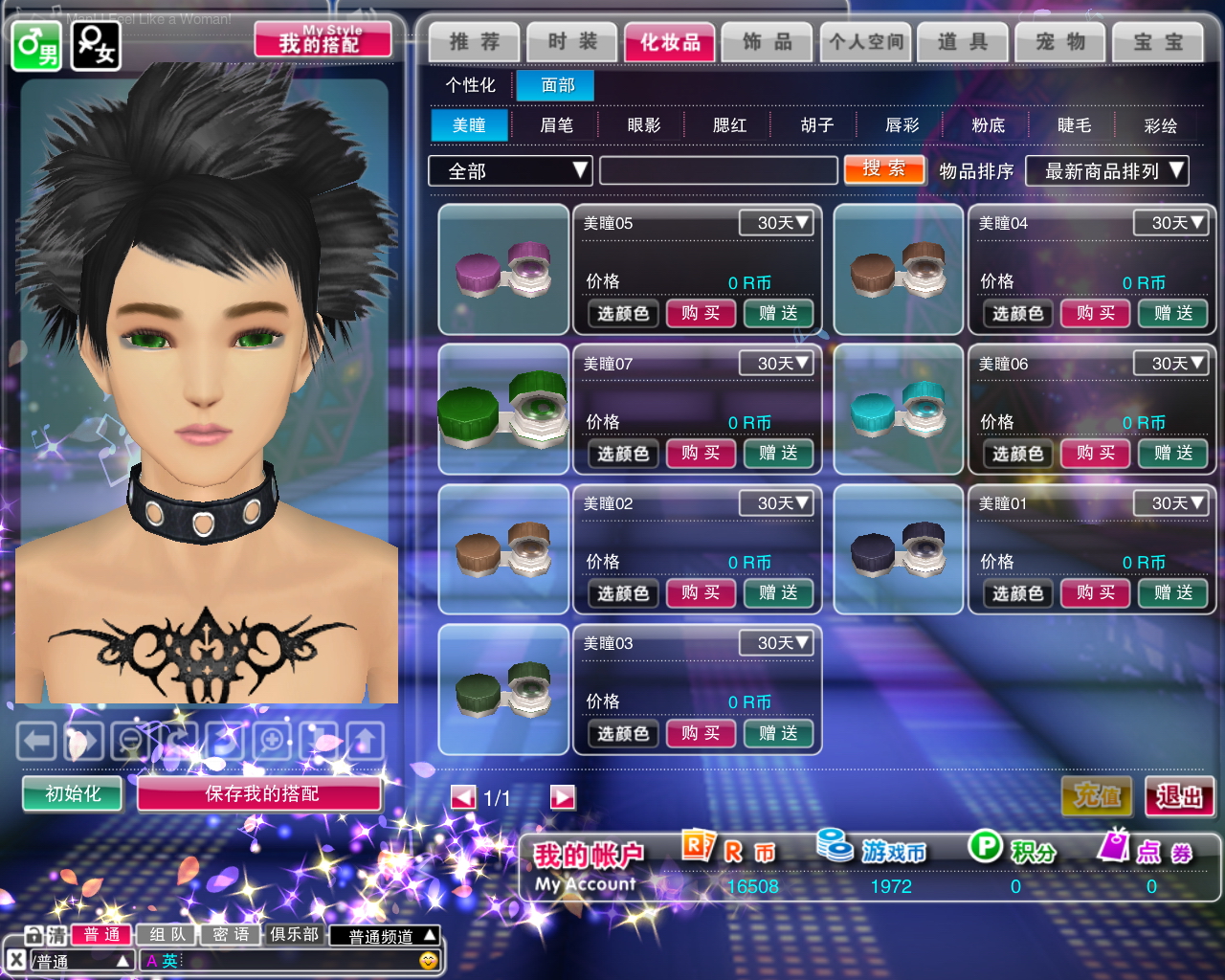Switch avatar to female gender icon
The height and width of the screenshot is (980, 1225).
pos(96,45)
